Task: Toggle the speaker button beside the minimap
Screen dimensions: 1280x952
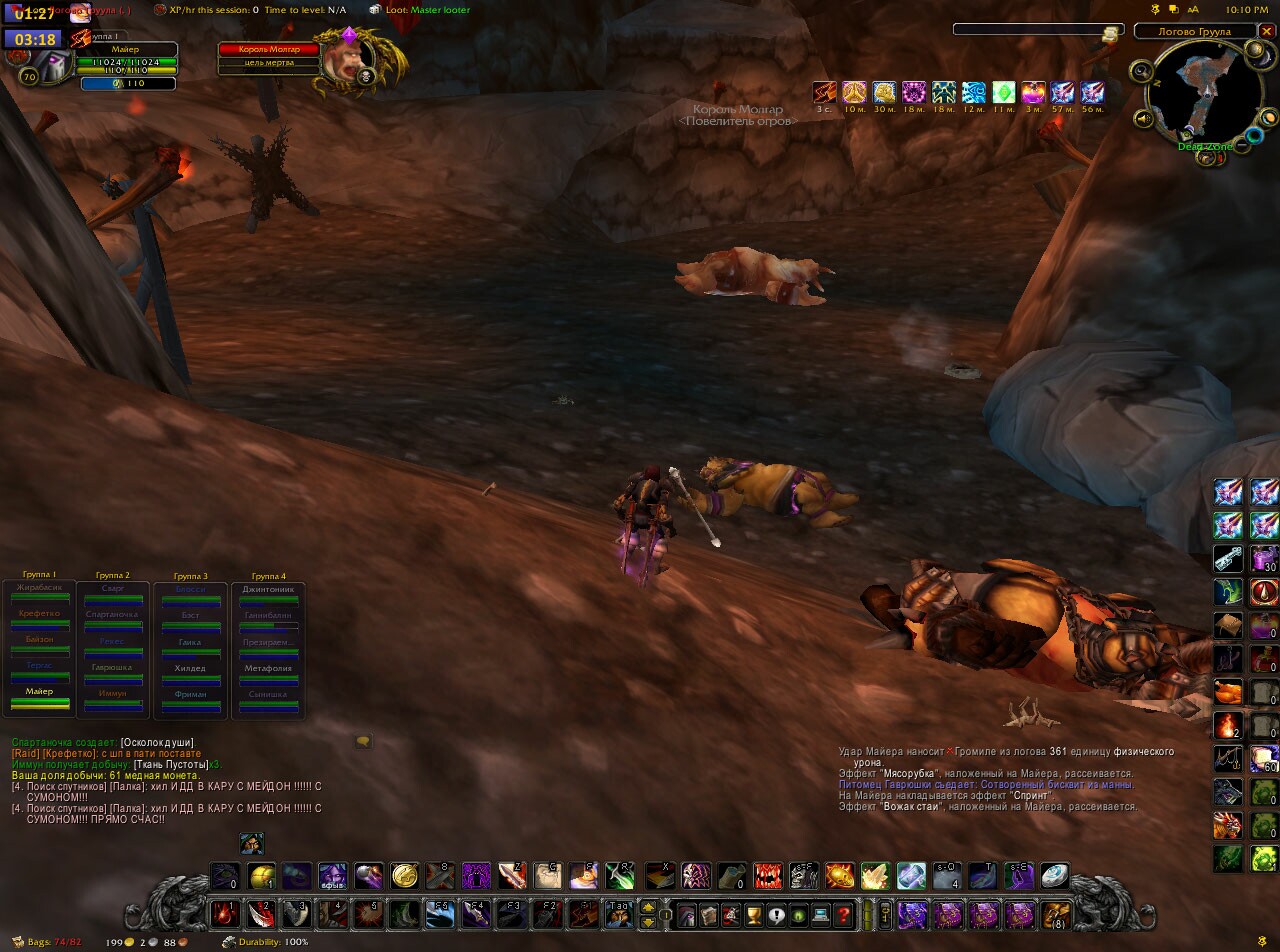Action: (x=1144, y=120)
